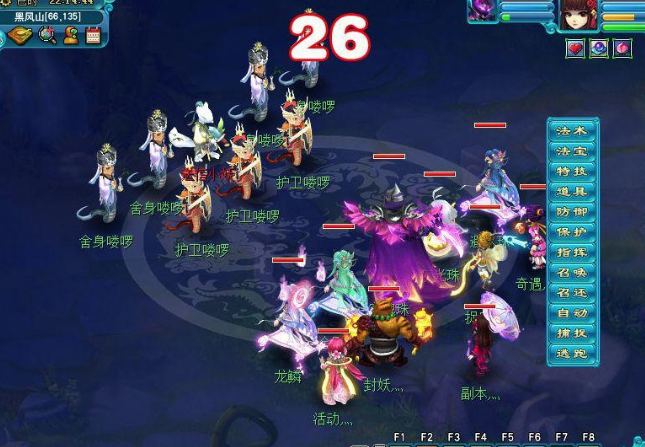Open the calendar icon

coord(93,35)
